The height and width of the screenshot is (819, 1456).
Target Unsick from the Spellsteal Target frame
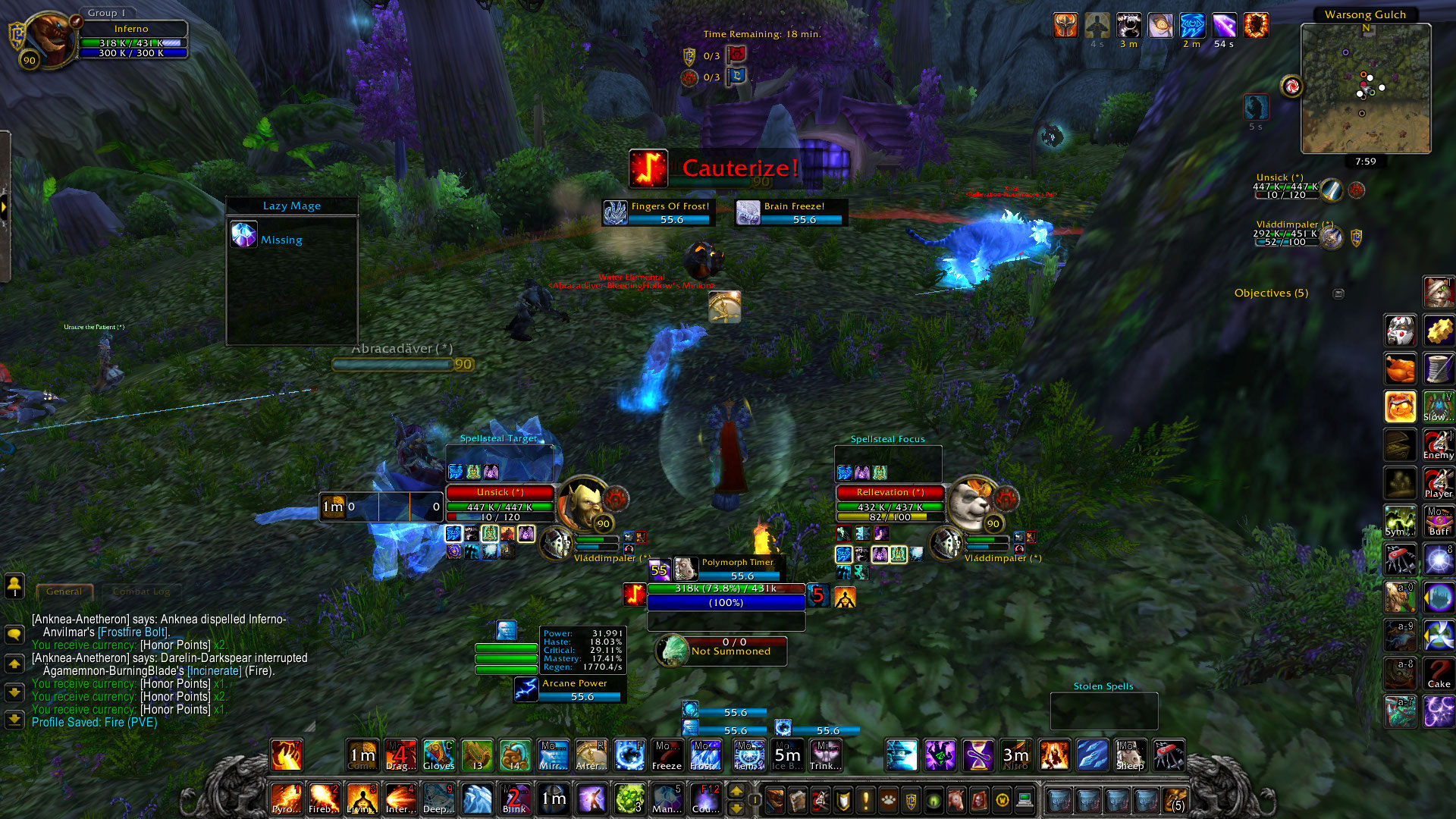click(500, 492)
